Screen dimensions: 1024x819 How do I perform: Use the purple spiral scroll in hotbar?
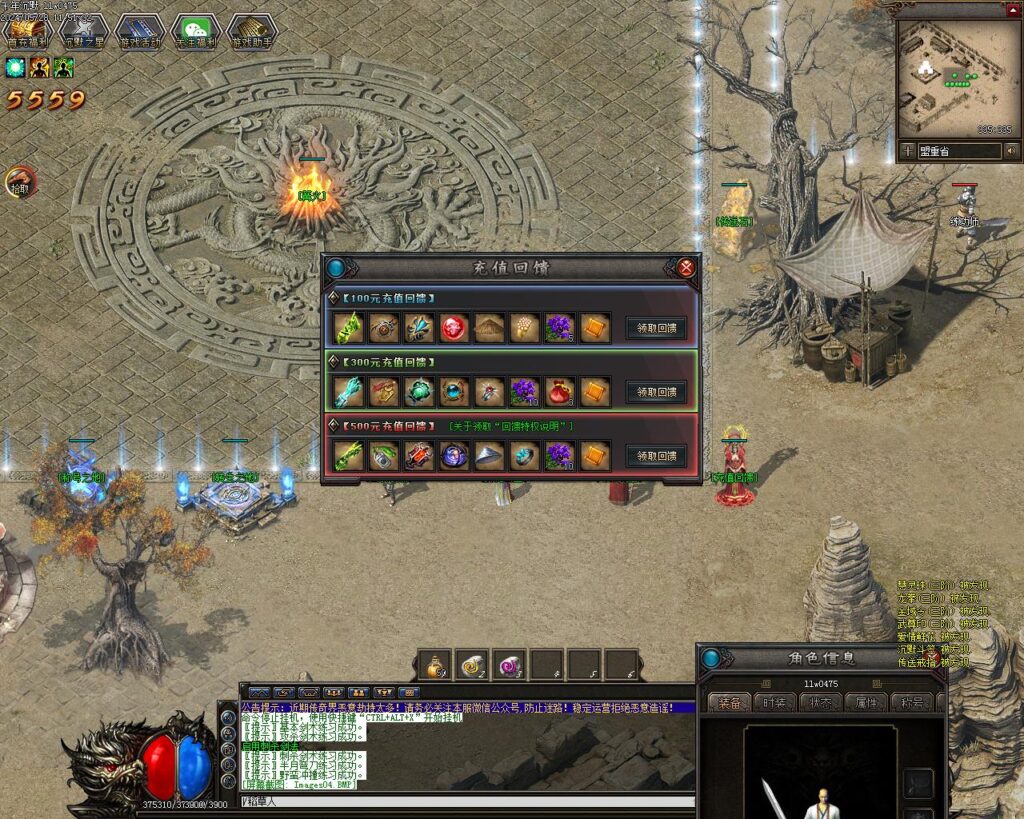510,665
